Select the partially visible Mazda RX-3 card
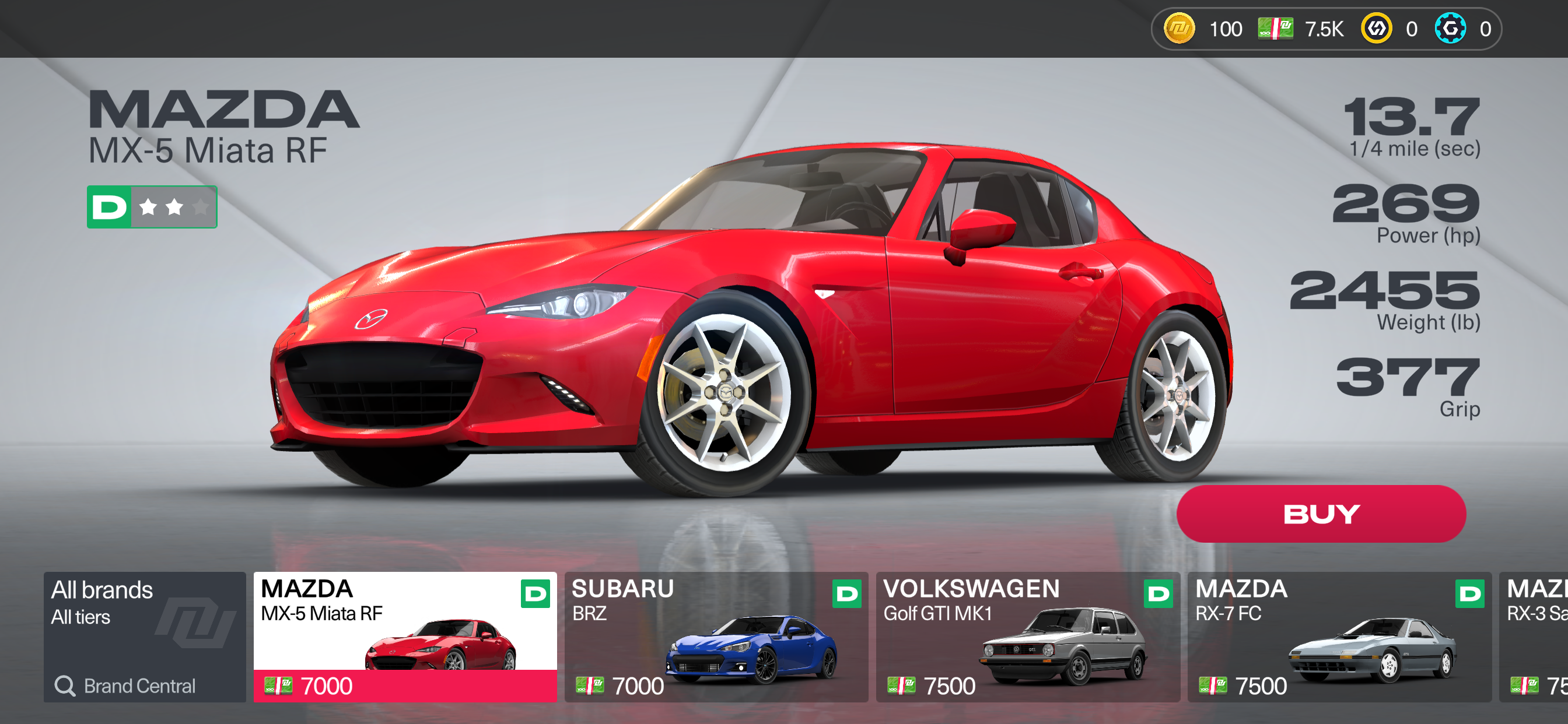Image resolution: width=1568 pixels, height=724 pixels. [x=1535, y=637]
